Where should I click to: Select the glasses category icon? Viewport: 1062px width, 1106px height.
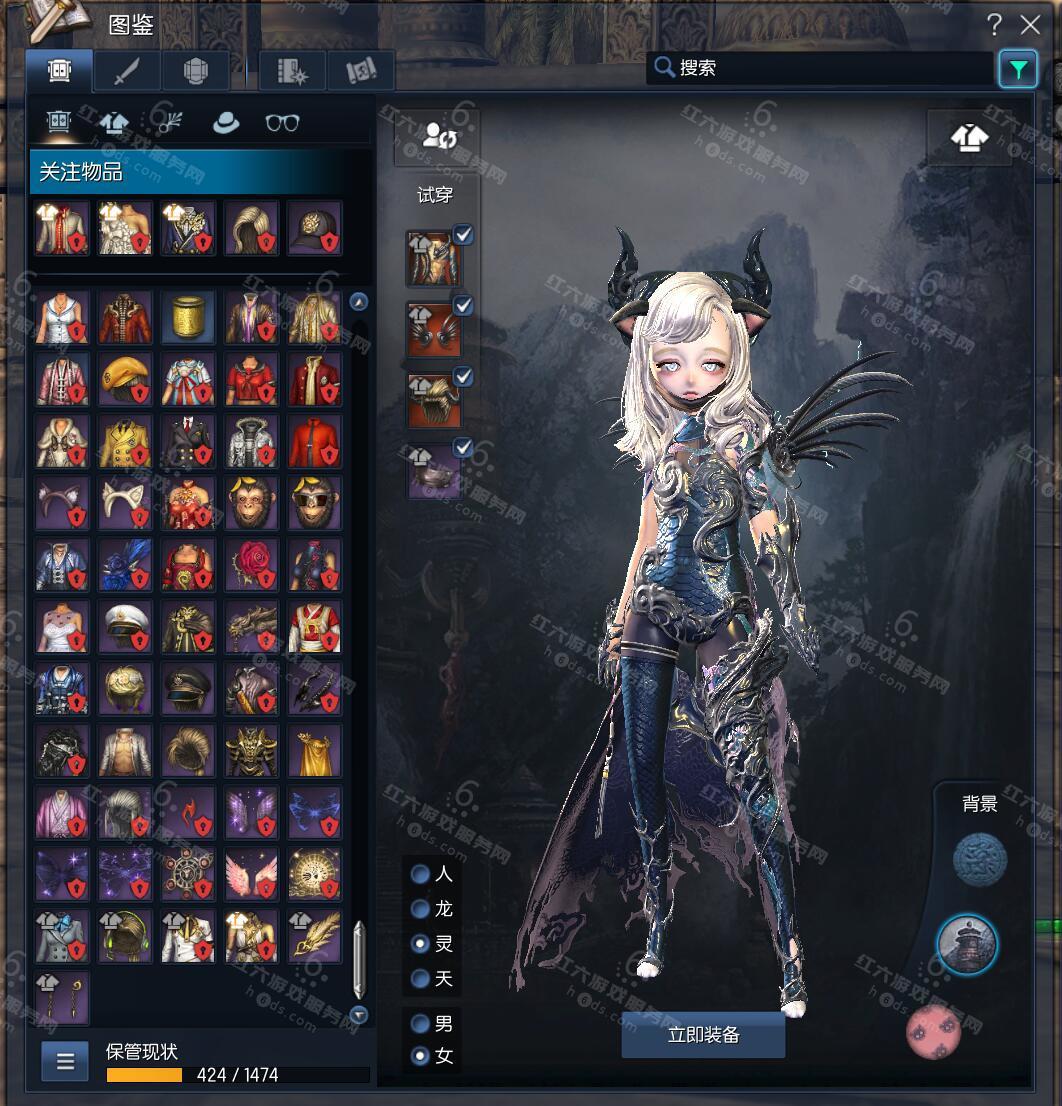282,123
